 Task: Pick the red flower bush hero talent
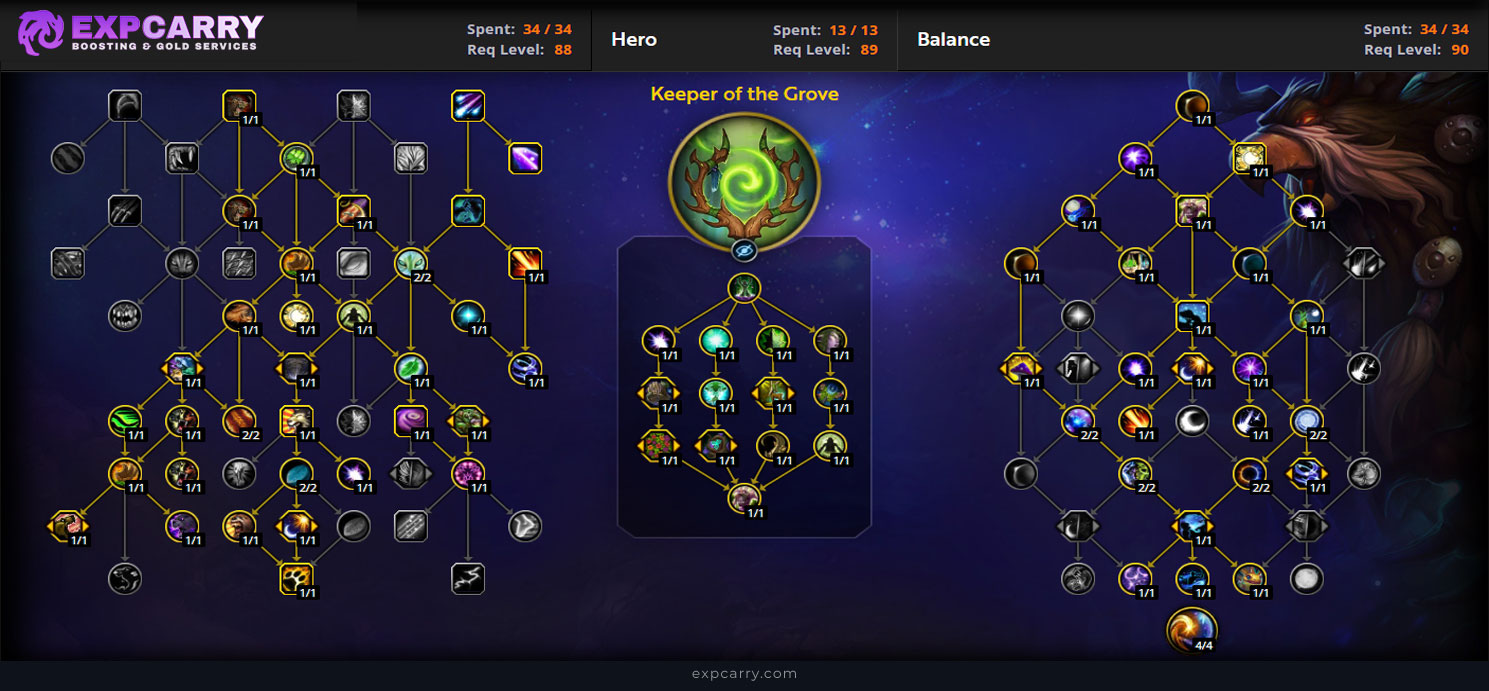tap(657, 444)
